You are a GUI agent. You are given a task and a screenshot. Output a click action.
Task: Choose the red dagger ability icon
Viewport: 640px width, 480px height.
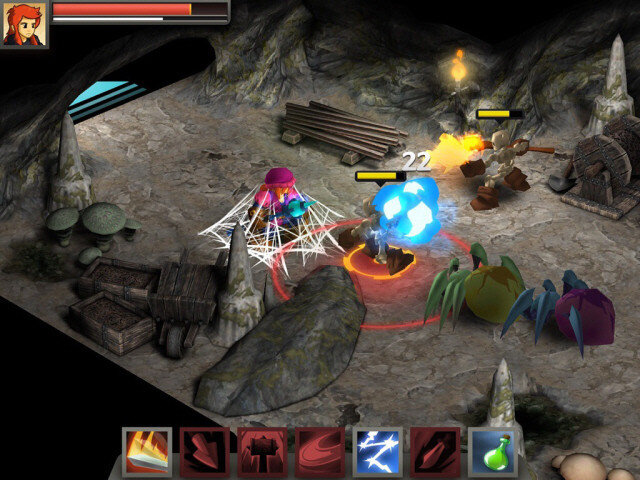tap(436, 452)
